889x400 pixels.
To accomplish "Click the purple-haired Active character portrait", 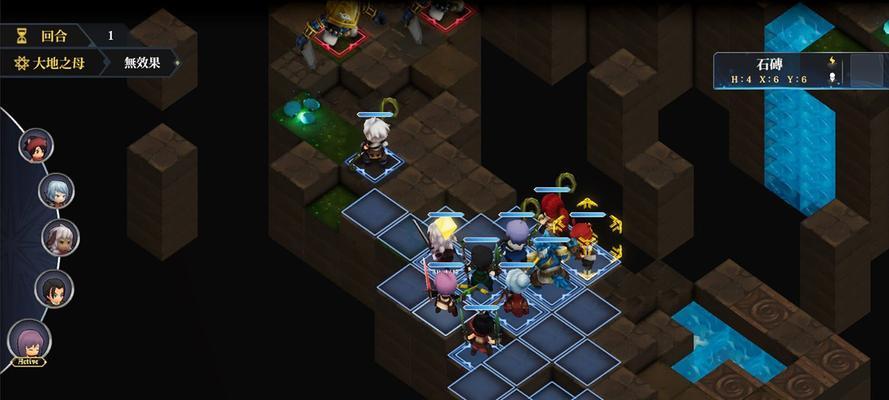I will (x=29, y=339).
